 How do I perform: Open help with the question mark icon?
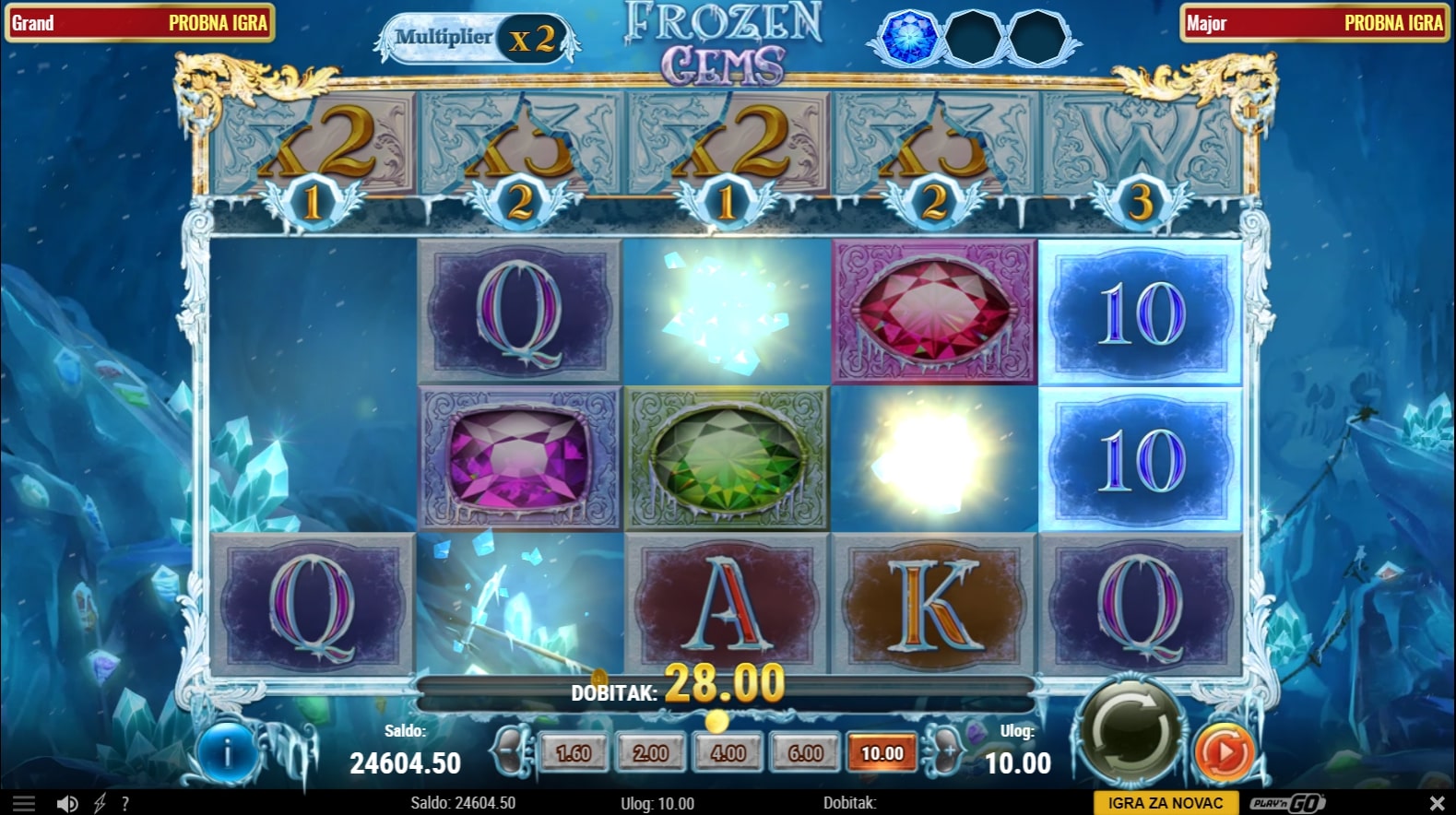click(125, 804)
